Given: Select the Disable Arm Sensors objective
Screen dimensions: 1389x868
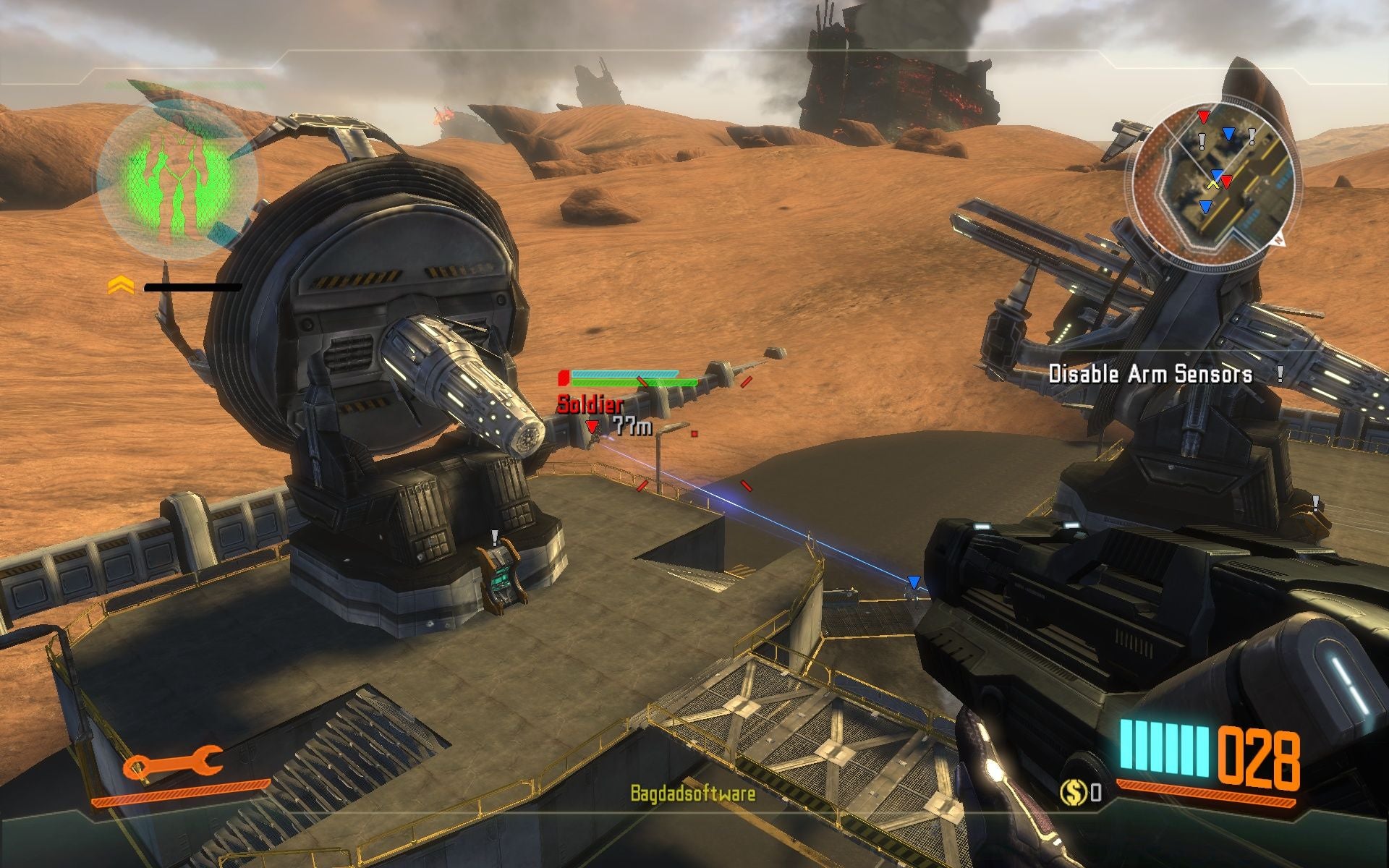Looking at the screenshot, I should pos(1150,374).
